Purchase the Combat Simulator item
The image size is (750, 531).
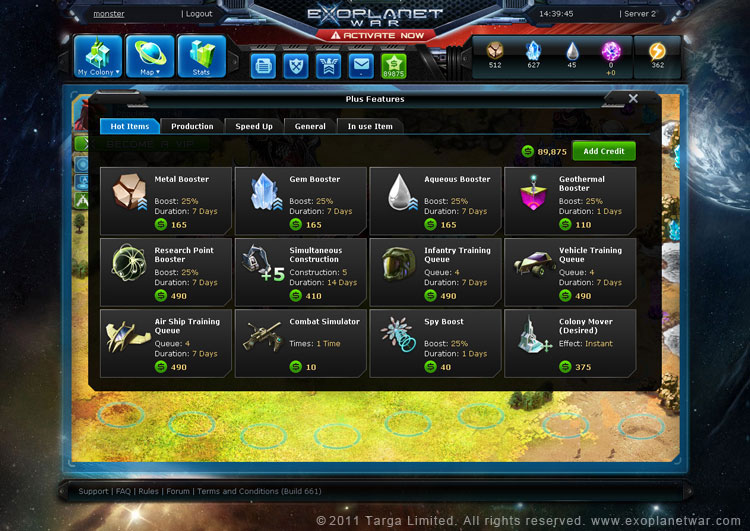click(300, 342)
